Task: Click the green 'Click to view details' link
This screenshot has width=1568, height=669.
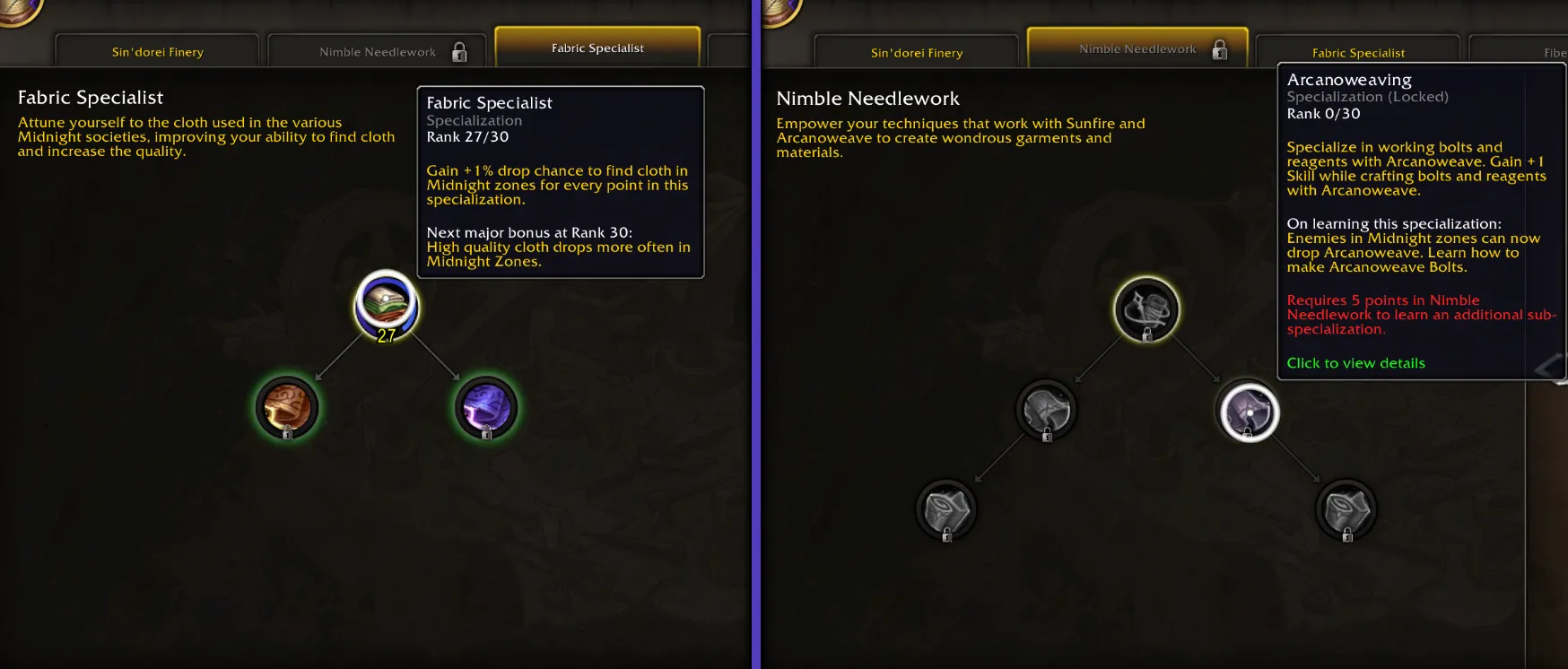Action: click(1355, 362)
